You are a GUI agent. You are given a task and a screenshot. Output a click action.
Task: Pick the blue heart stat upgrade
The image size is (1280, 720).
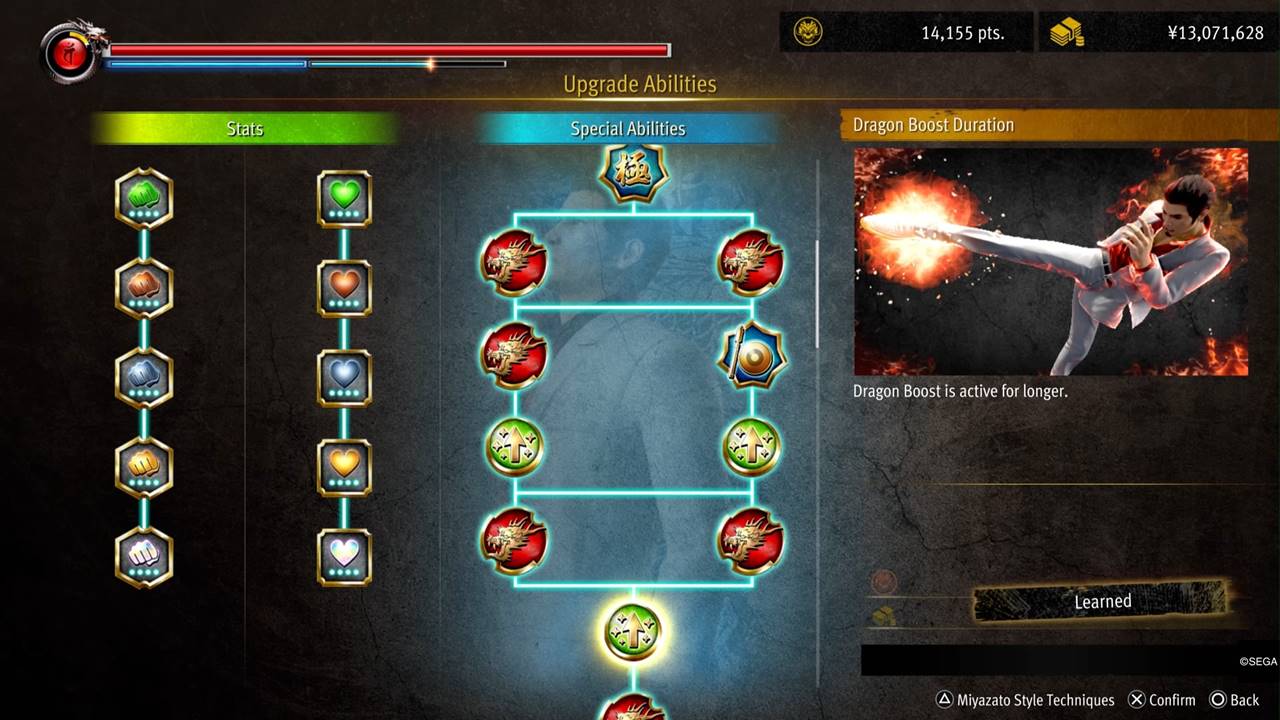pyautogui.click(x=344, y=378)
